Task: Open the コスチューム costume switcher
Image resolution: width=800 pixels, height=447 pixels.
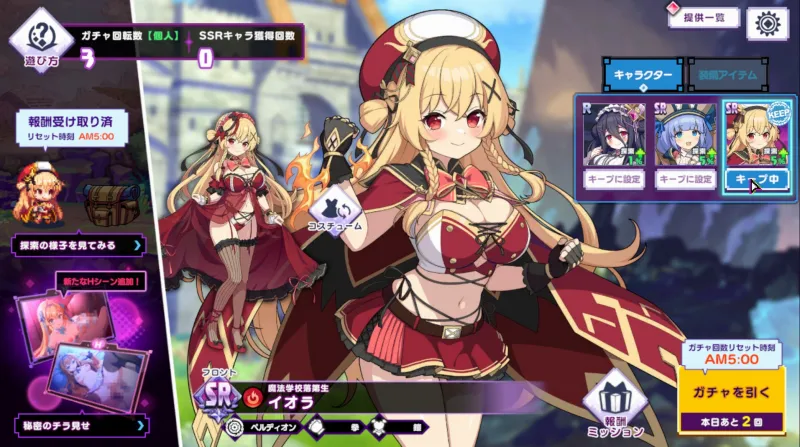Action: pos(339,207)
